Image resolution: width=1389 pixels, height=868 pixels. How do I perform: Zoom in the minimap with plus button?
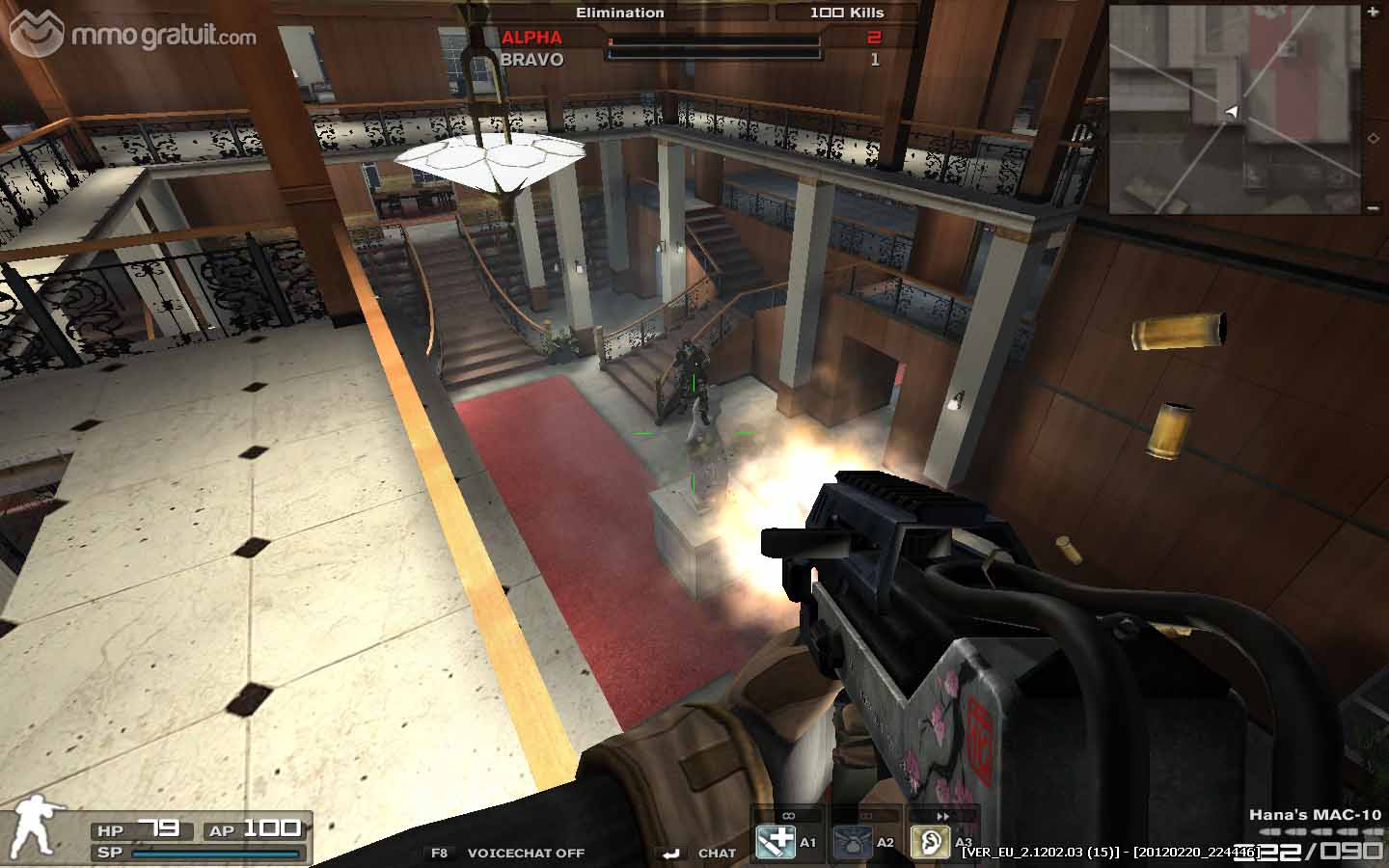(x=1373, y=12)
